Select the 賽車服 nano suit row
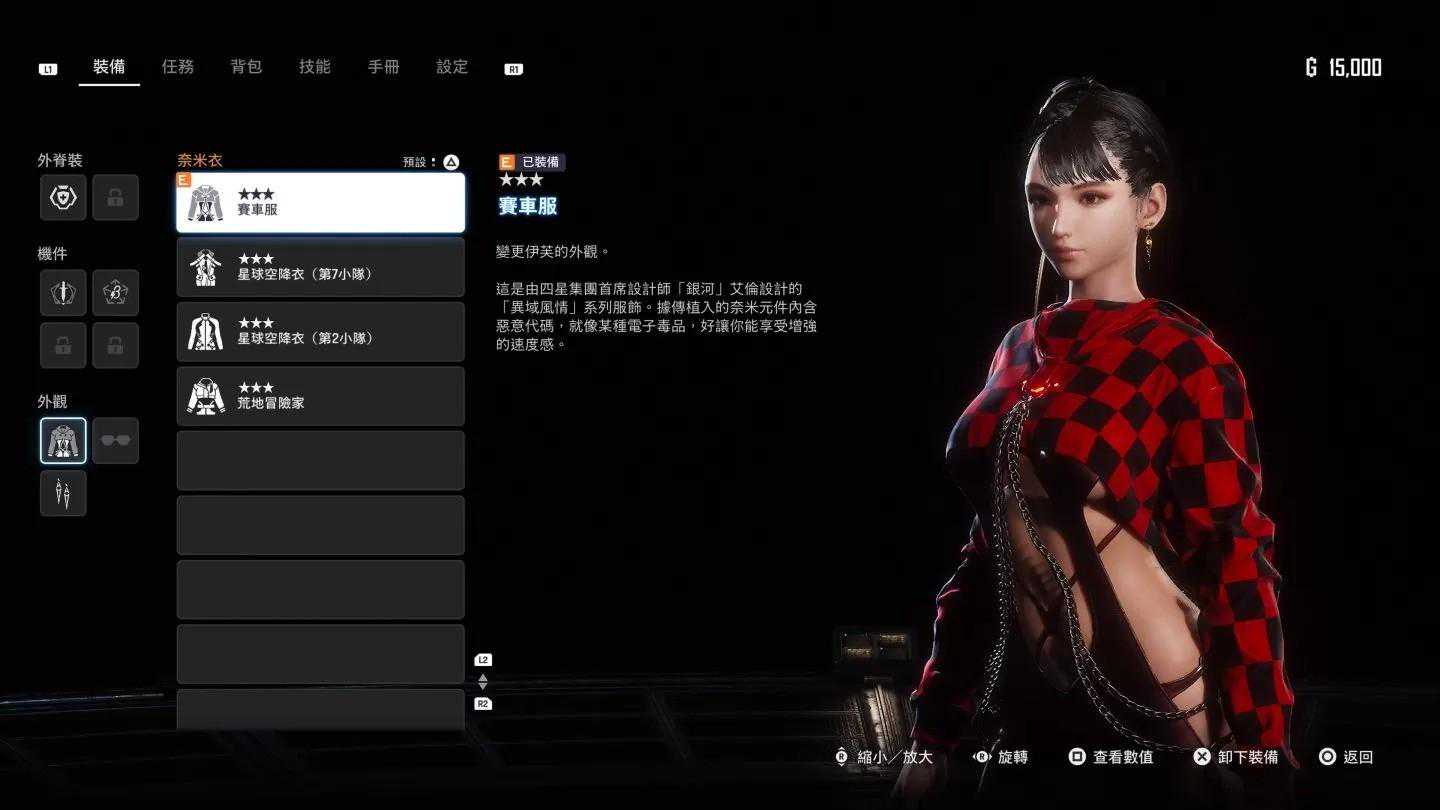Image resolution: width=1440 pixels, height=810 pixels. [x=320, y=203]
